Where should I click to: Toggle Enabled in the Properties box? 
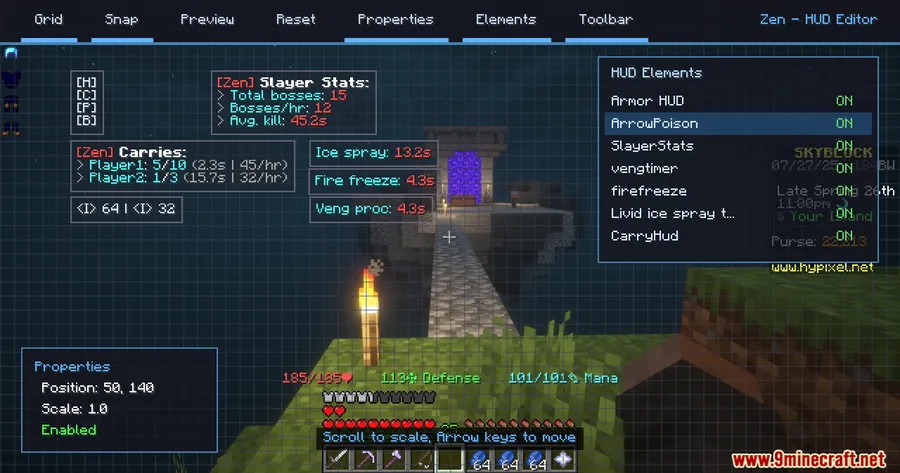point(69,430)
